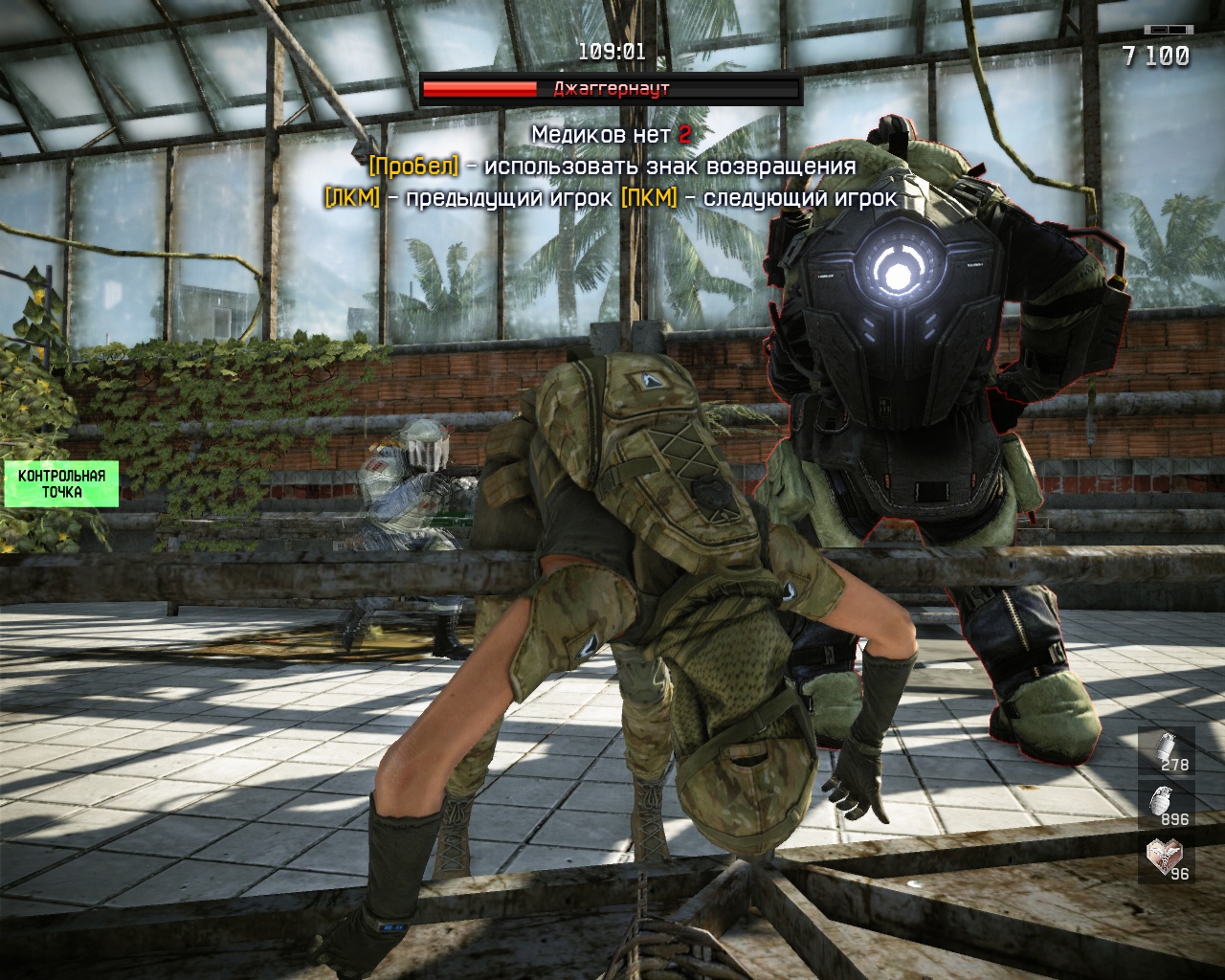
Task: Click the green Контрольная точка marker
Action: coord(61,484)
